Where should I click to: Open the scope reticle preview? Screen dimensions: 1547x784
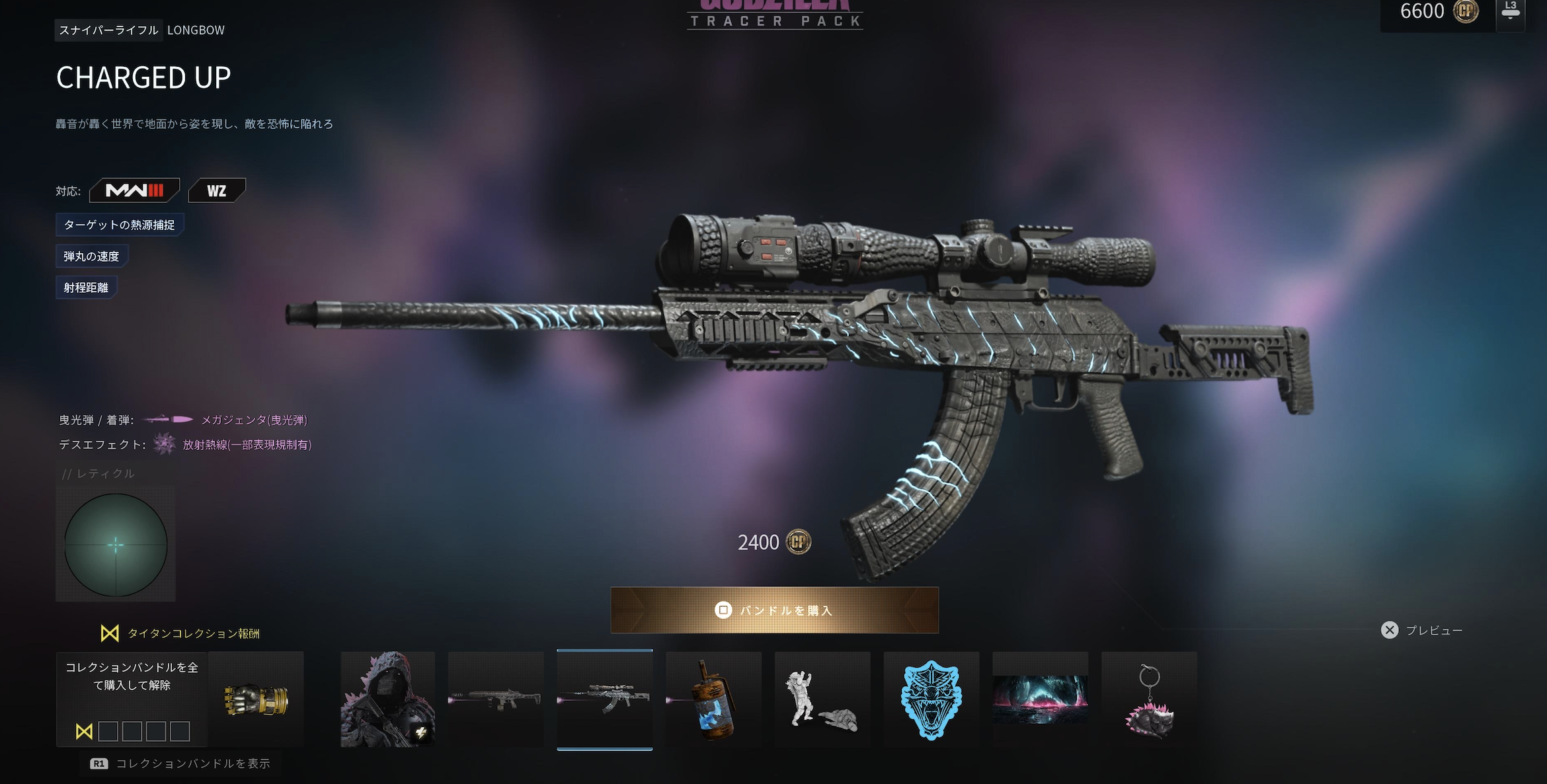pyautogui.click(x=116, y=545)
